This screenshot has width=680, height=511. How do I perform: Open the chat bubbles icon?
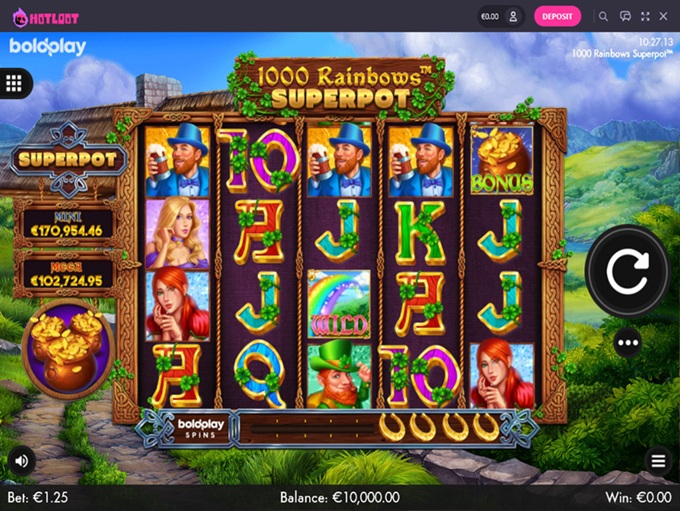point(625,16)
